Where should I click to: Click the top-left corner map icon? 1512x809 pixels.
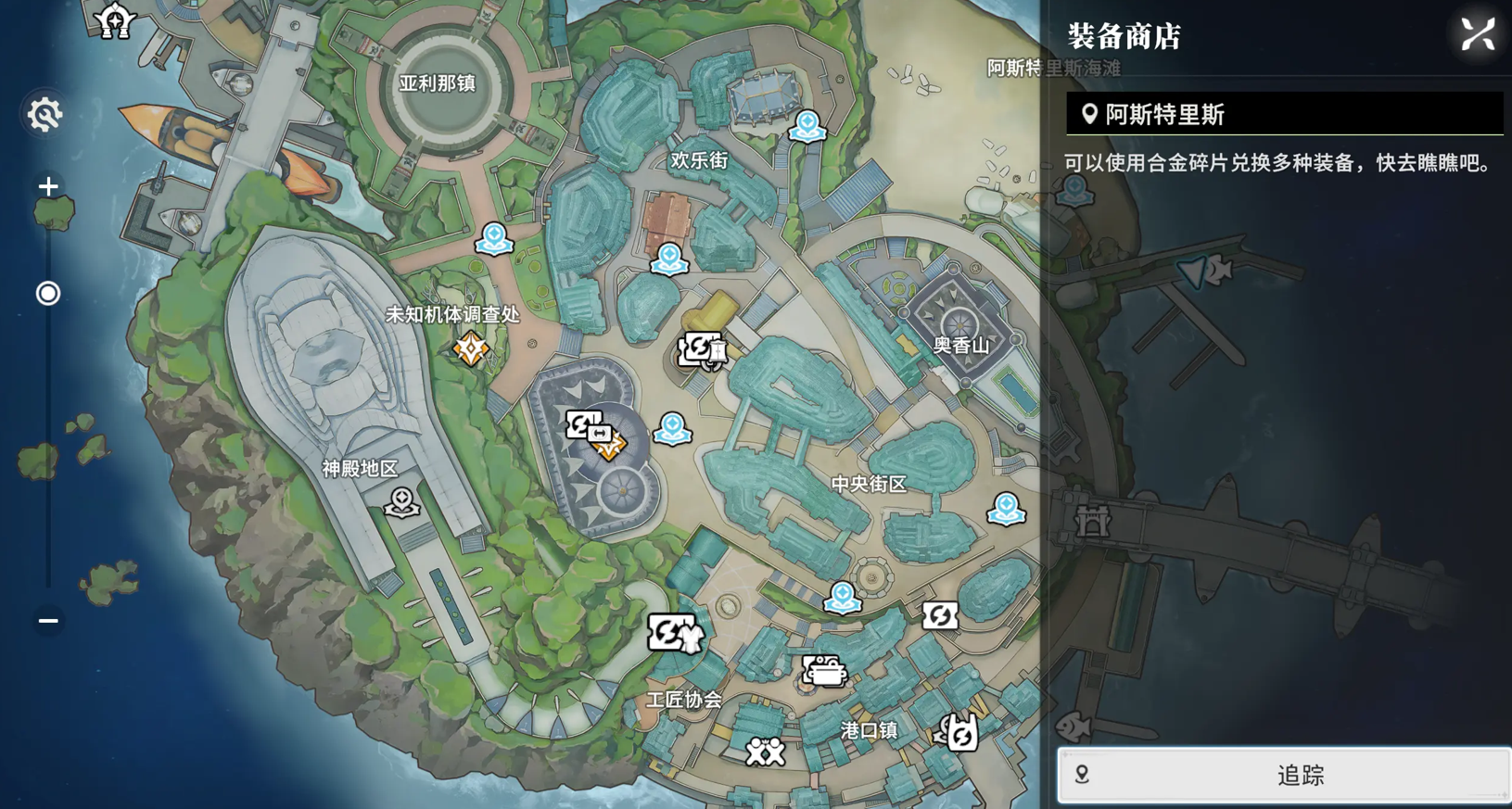(115, 20)
